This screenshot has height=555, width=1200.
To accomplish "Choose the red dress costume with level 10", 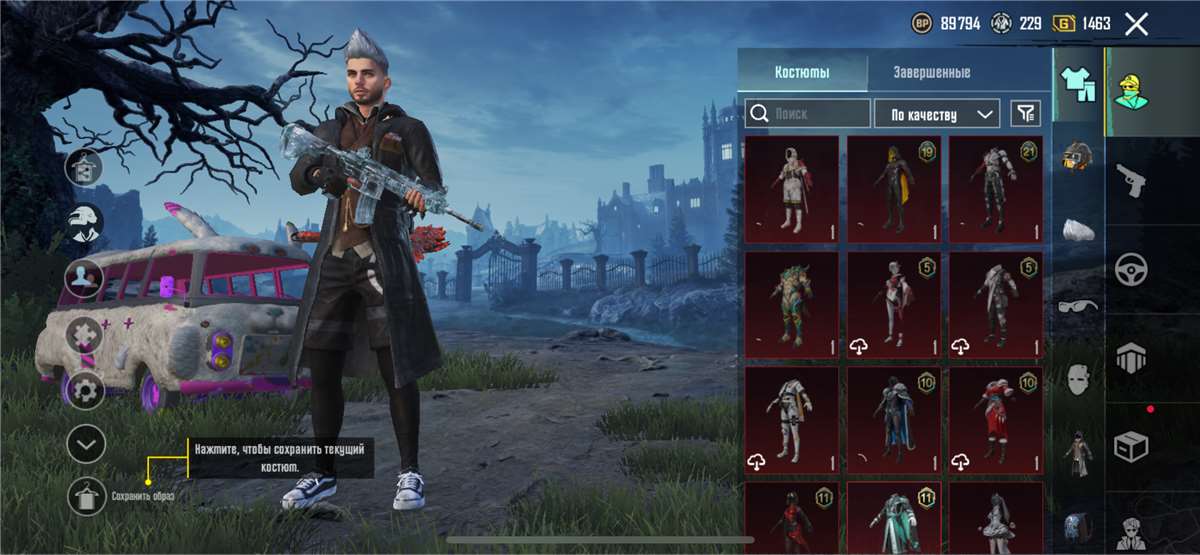I will click(x=995, y=420).
